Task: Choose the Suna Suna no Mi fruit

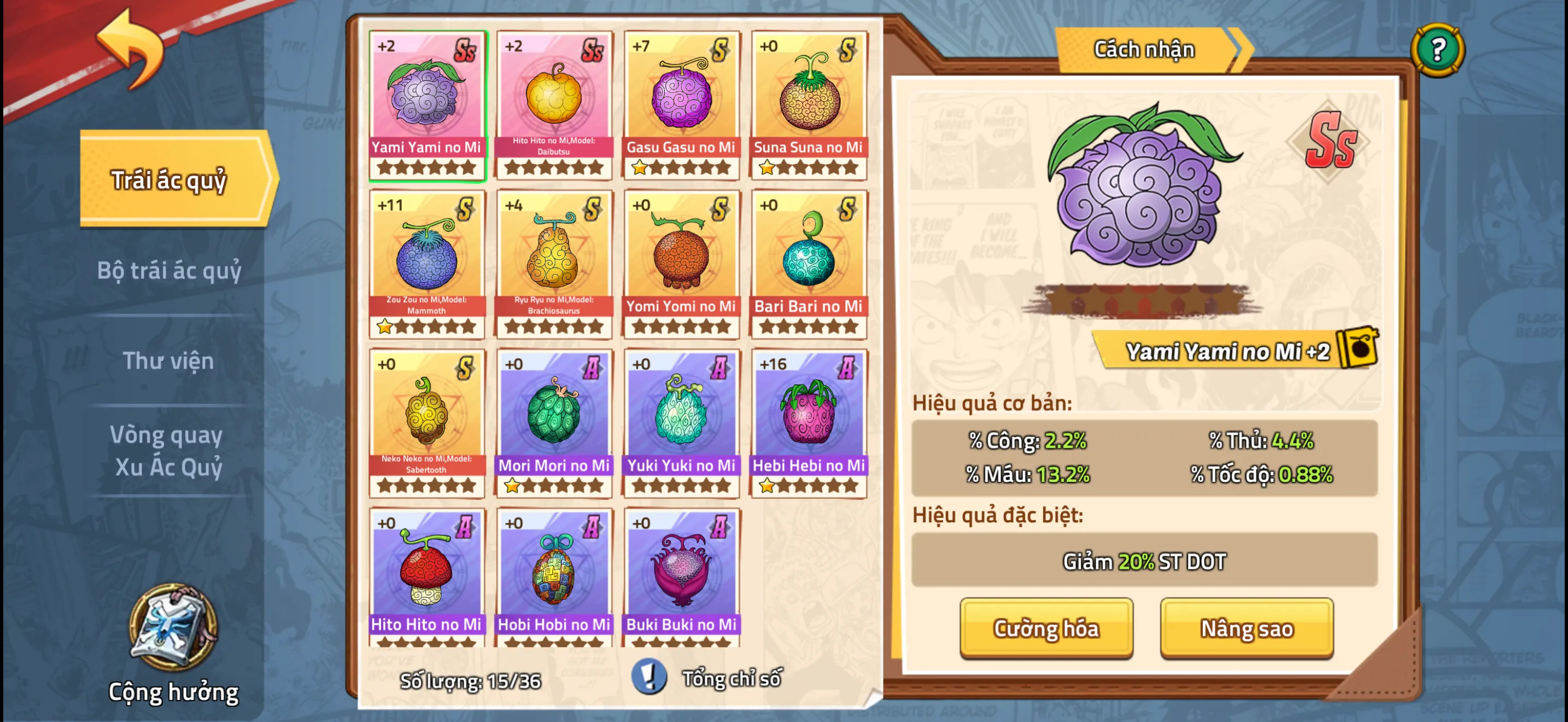Action: 809,104
